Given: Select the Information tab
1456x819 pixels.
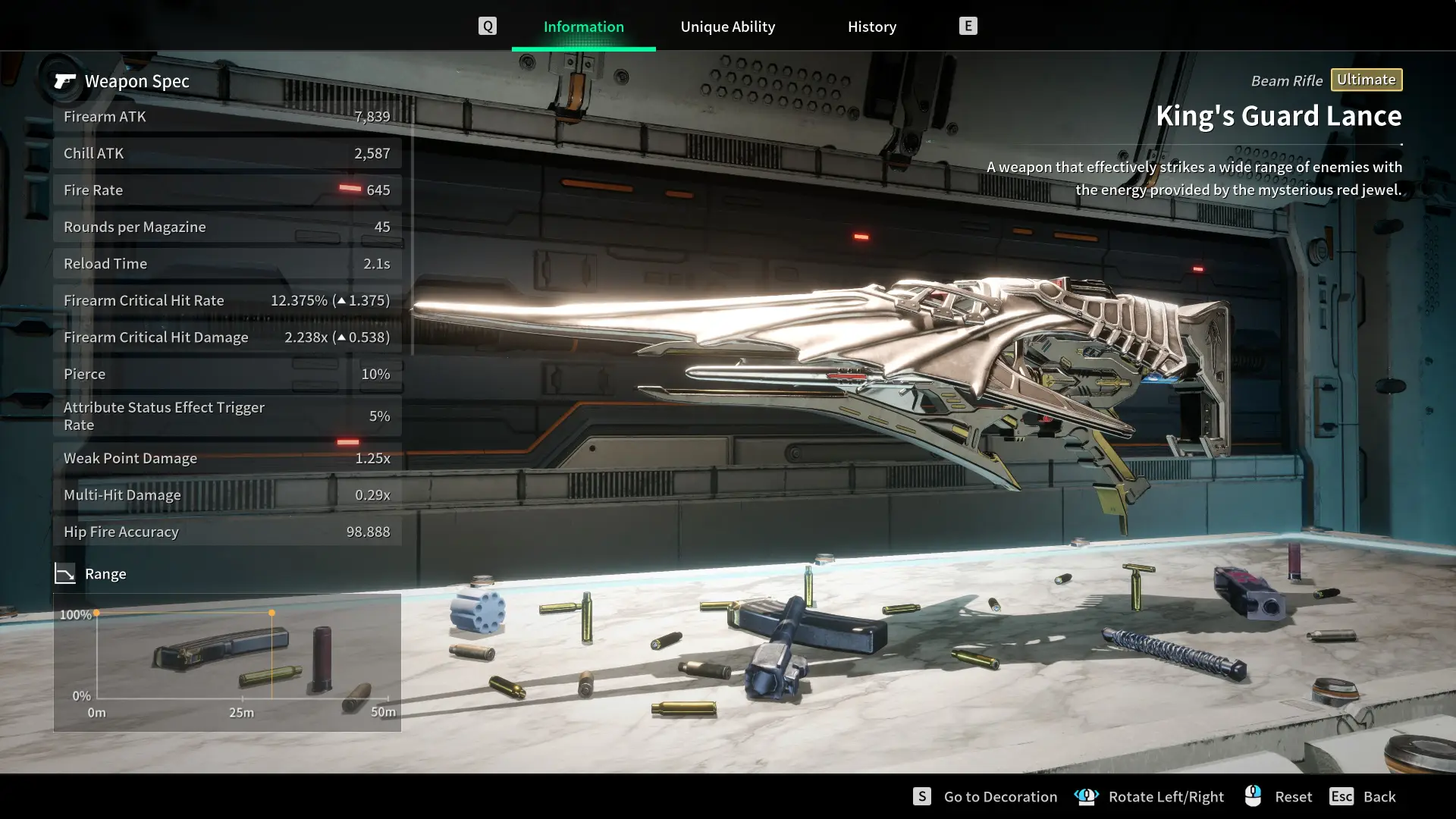Looking at the screenshot, I should (x=583, y=27).
